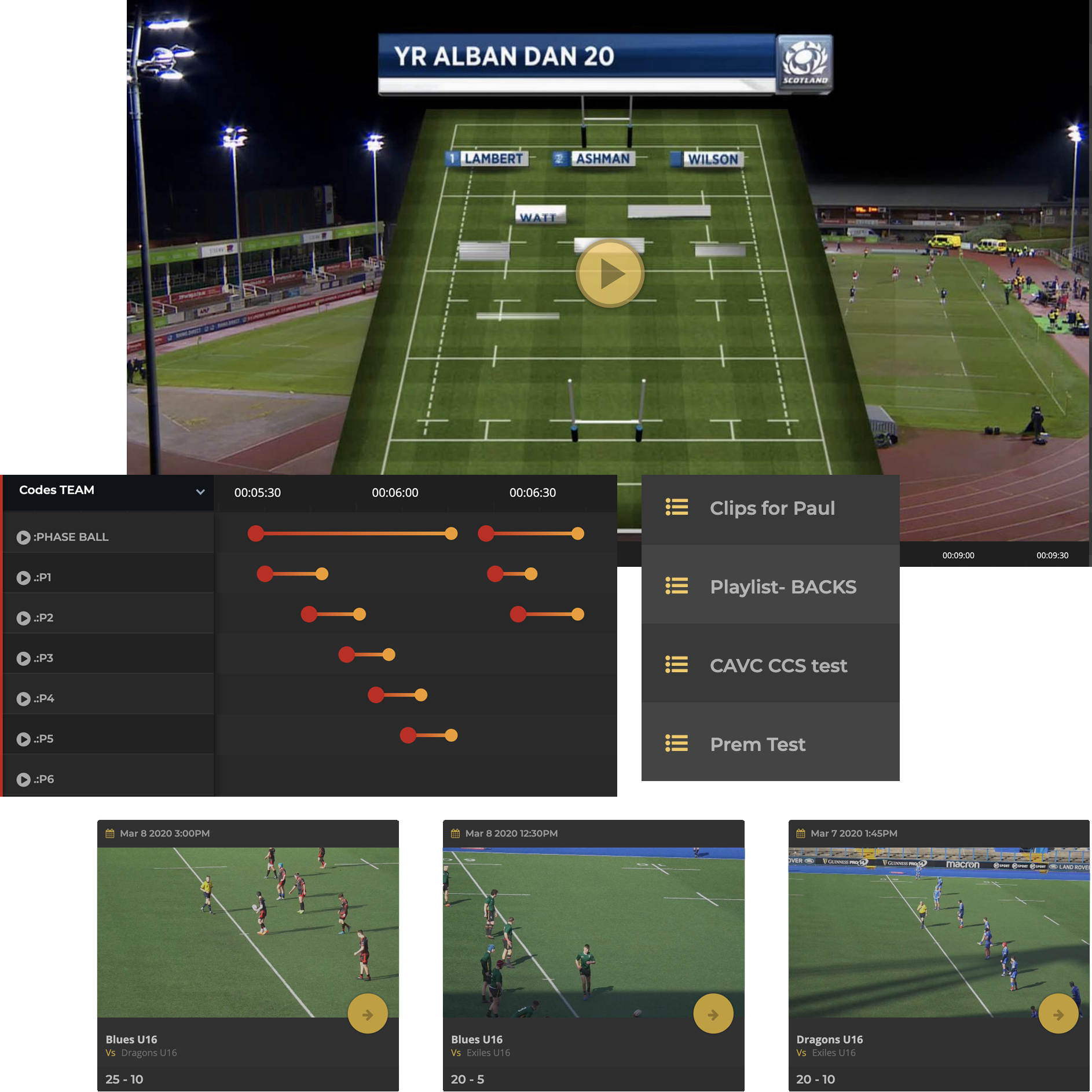Open Dragons U16 vs Exiles U16 match arrow

point(1058,1014)
